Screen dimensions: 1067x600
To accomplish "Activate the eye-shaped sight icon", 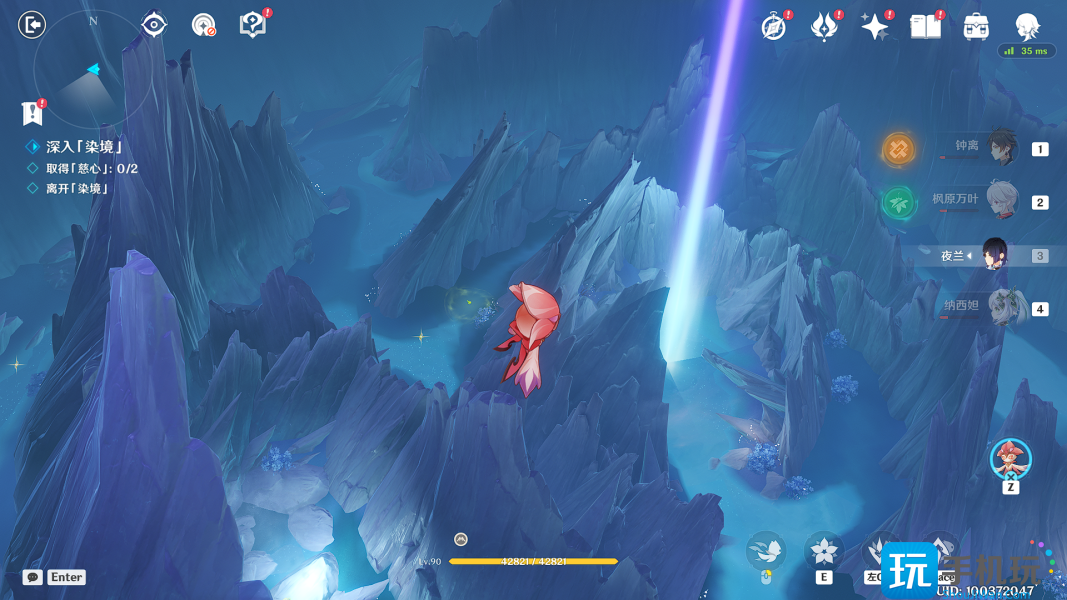I will pyautogui.click(x=154, y=25).
